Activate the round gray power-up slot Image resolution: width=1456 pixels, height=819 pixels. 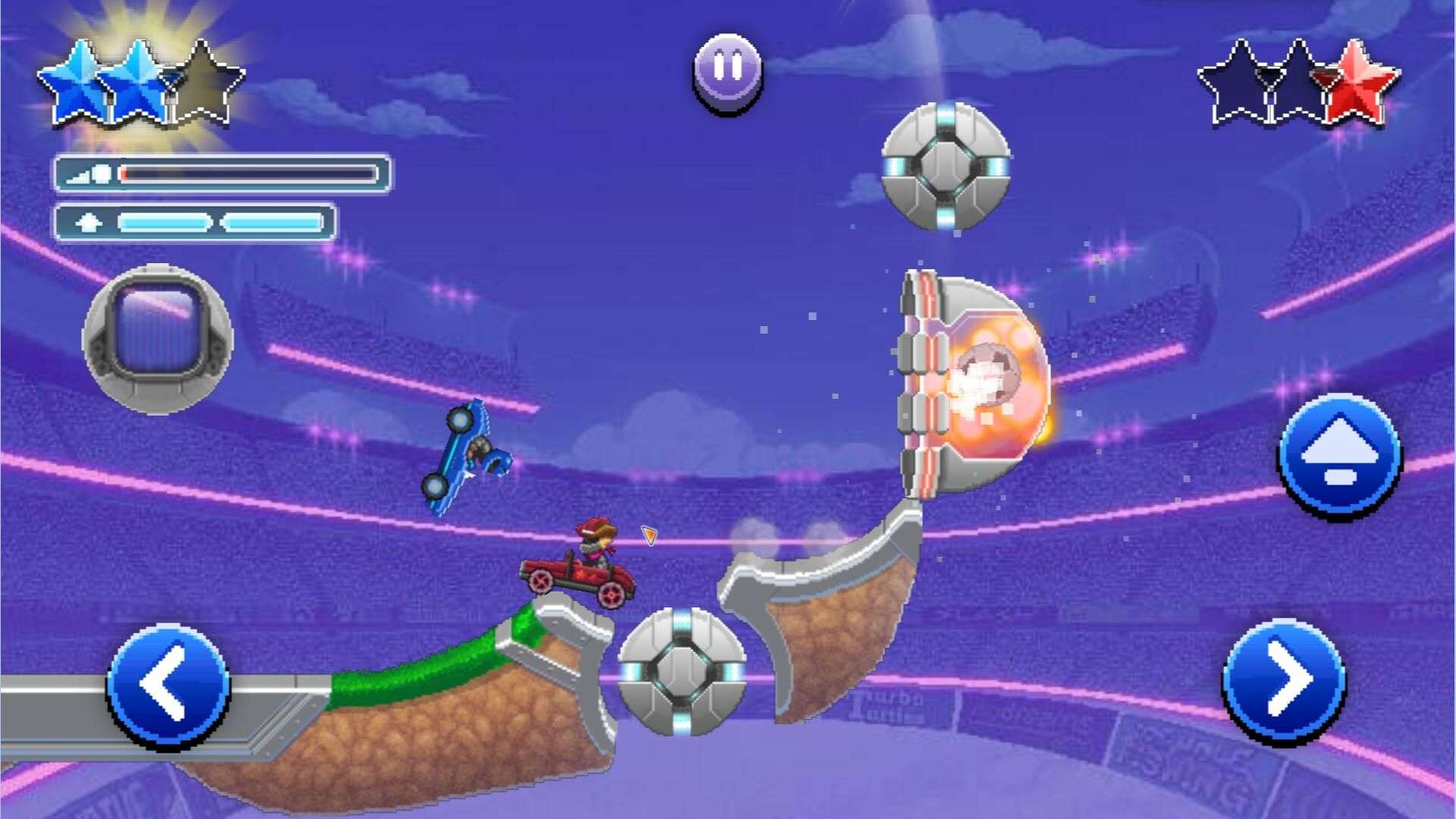point(158,338)
